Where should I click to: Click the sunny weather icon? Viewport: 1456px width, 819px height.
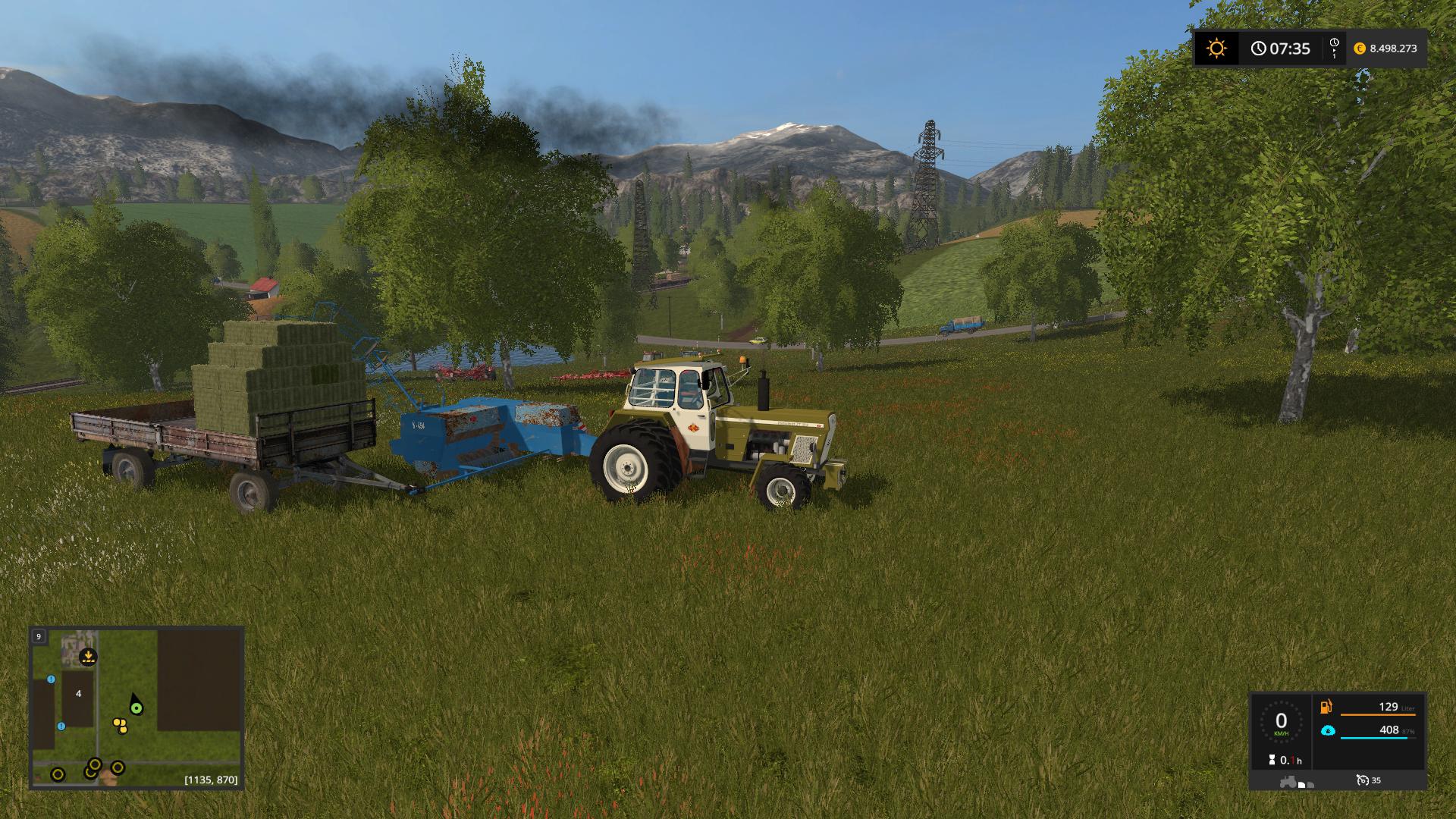click(x=1216, y=49)
